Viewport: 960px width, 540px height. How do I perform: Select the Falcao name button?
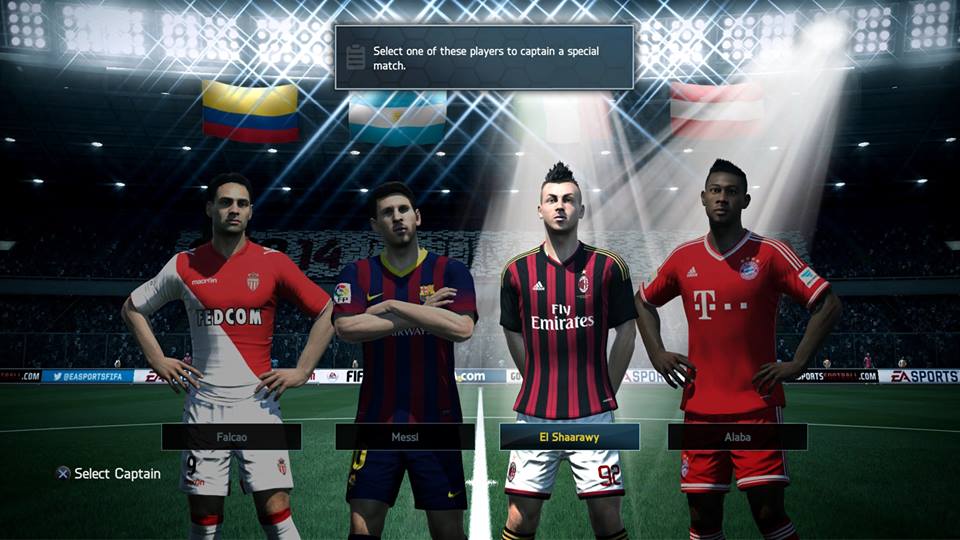[231, 437]
